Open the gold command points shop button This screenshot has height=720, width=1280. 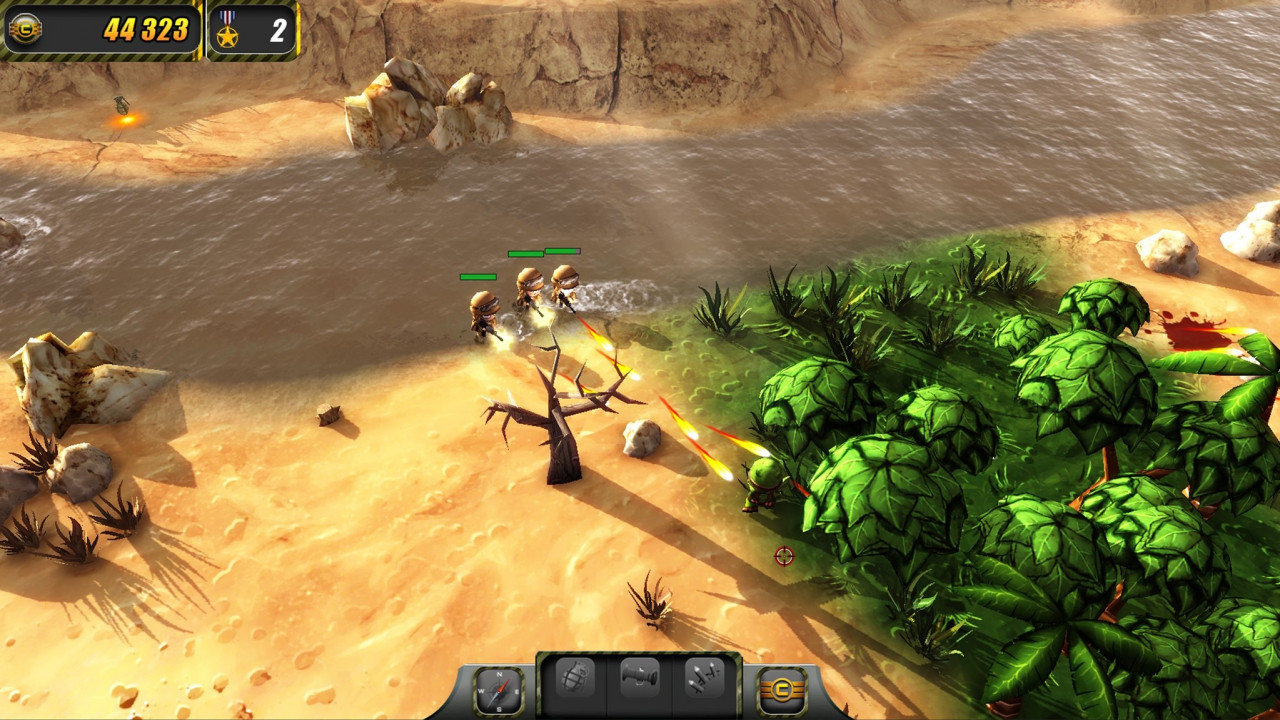(x=782, y=689)
